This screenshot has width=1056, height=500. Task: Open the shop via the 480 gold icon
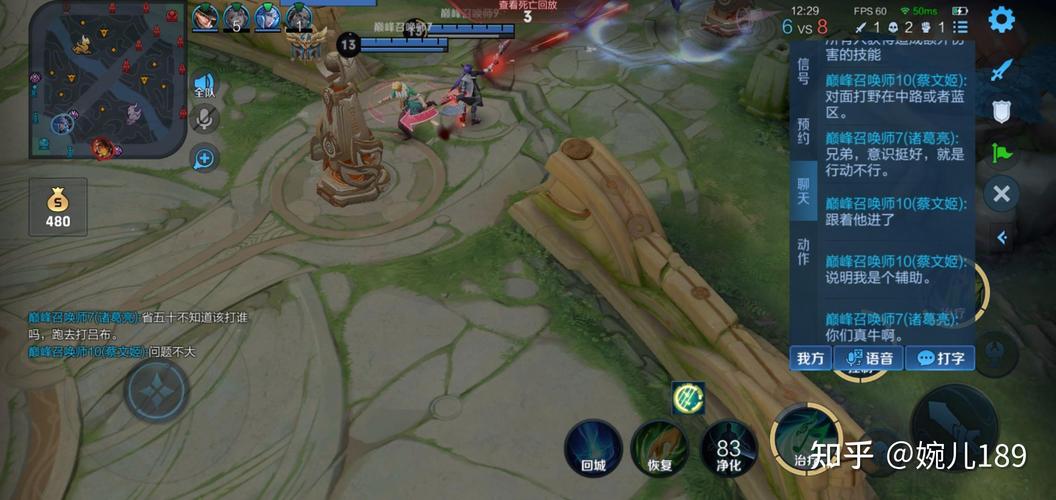58,208
